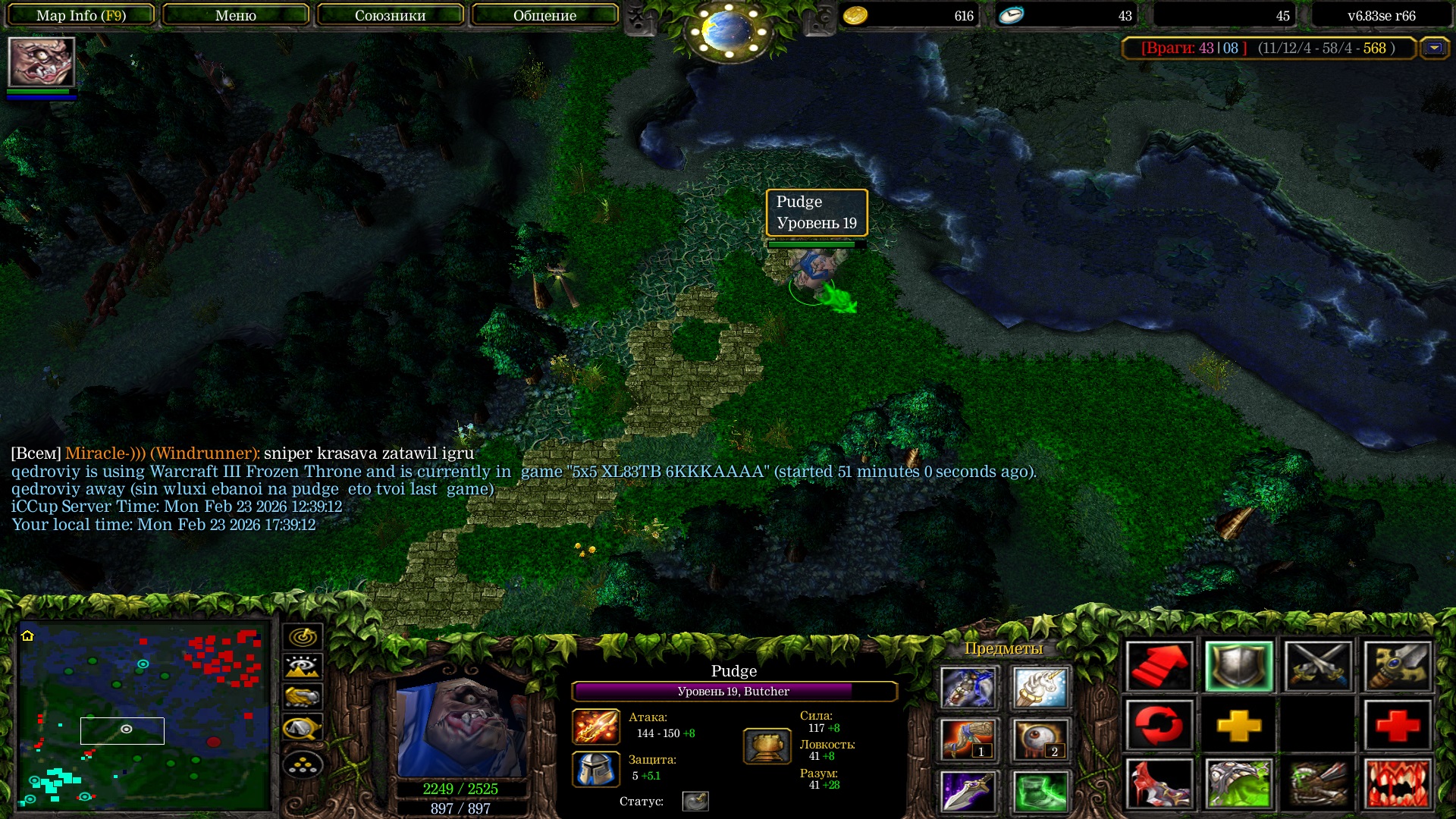This screenshot has width=1456, height=819.
Task: Open the Меню button
Action: (x=235, y=15)
